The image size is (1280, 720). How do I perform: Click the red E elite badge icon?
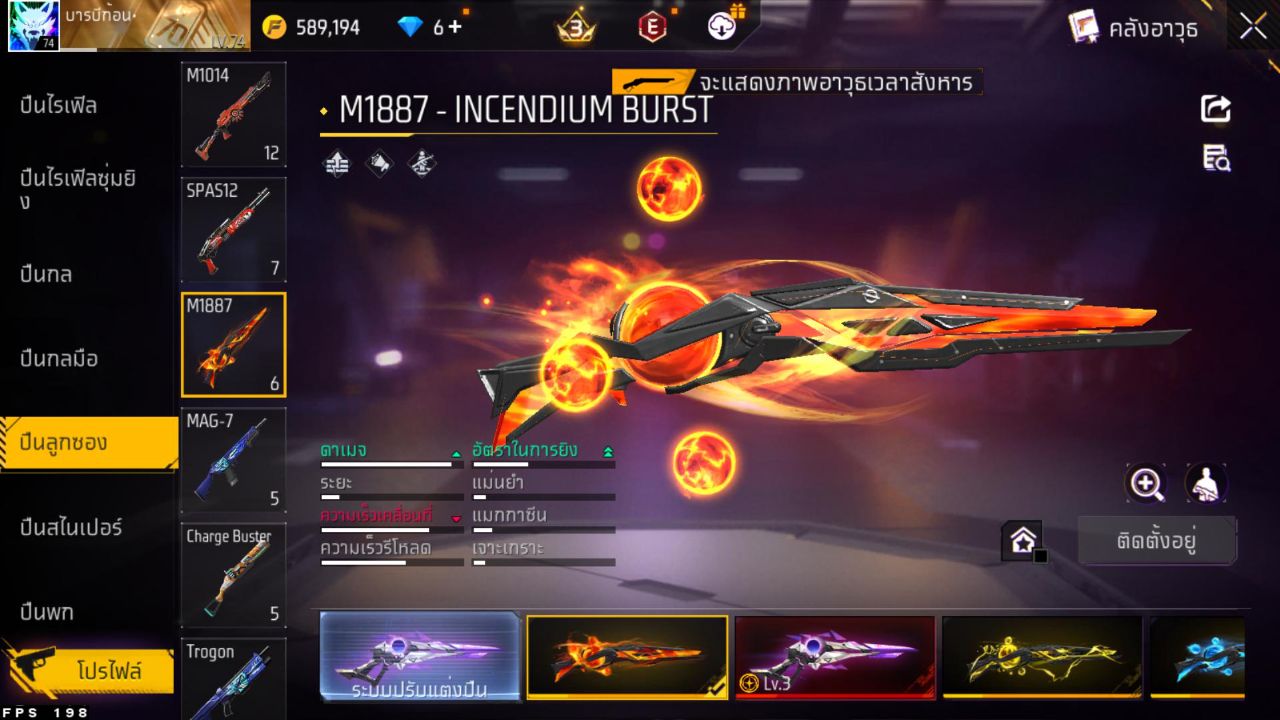(651, 27)
